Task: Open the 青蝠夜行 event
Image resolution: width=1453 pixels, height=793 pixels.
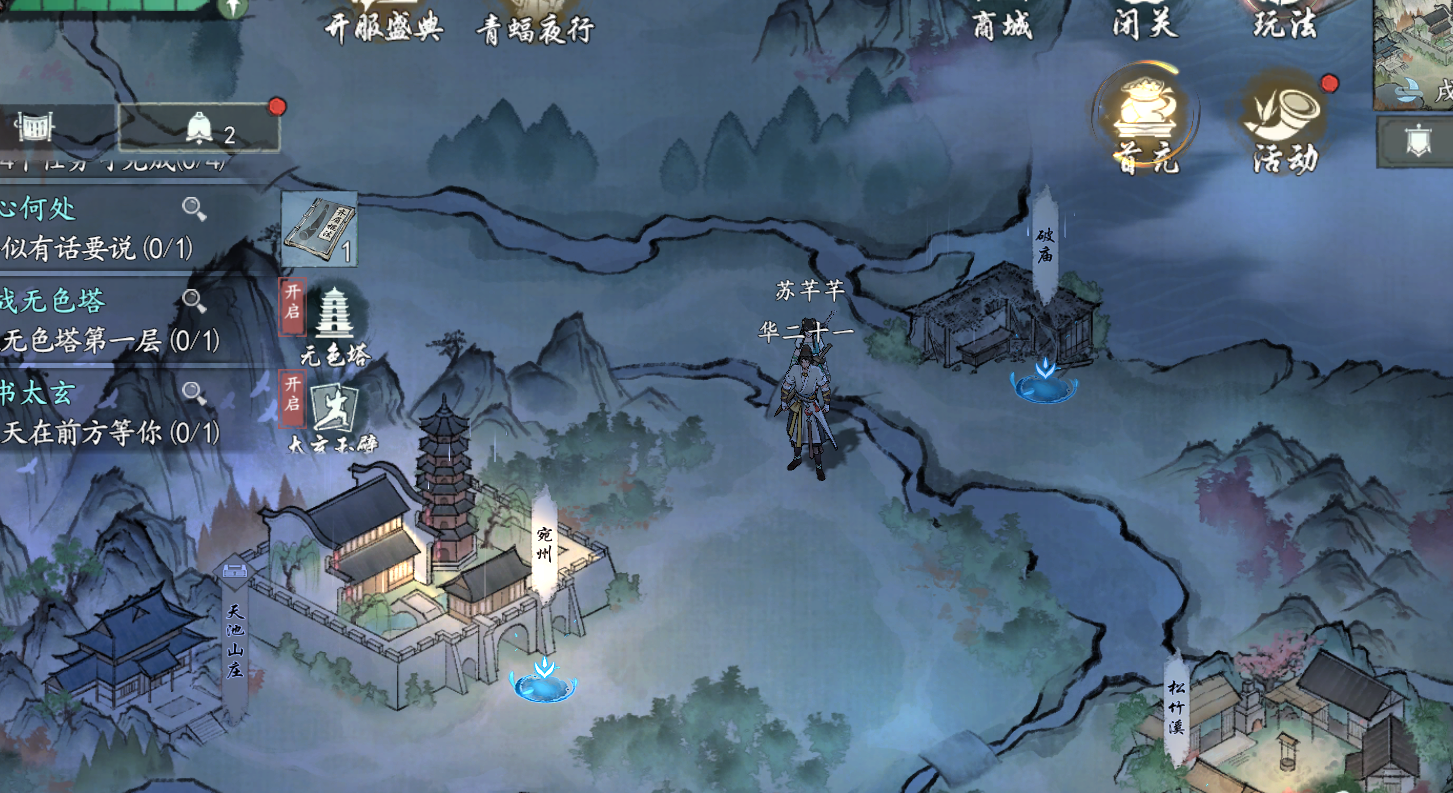Action: tap(535, 22)
